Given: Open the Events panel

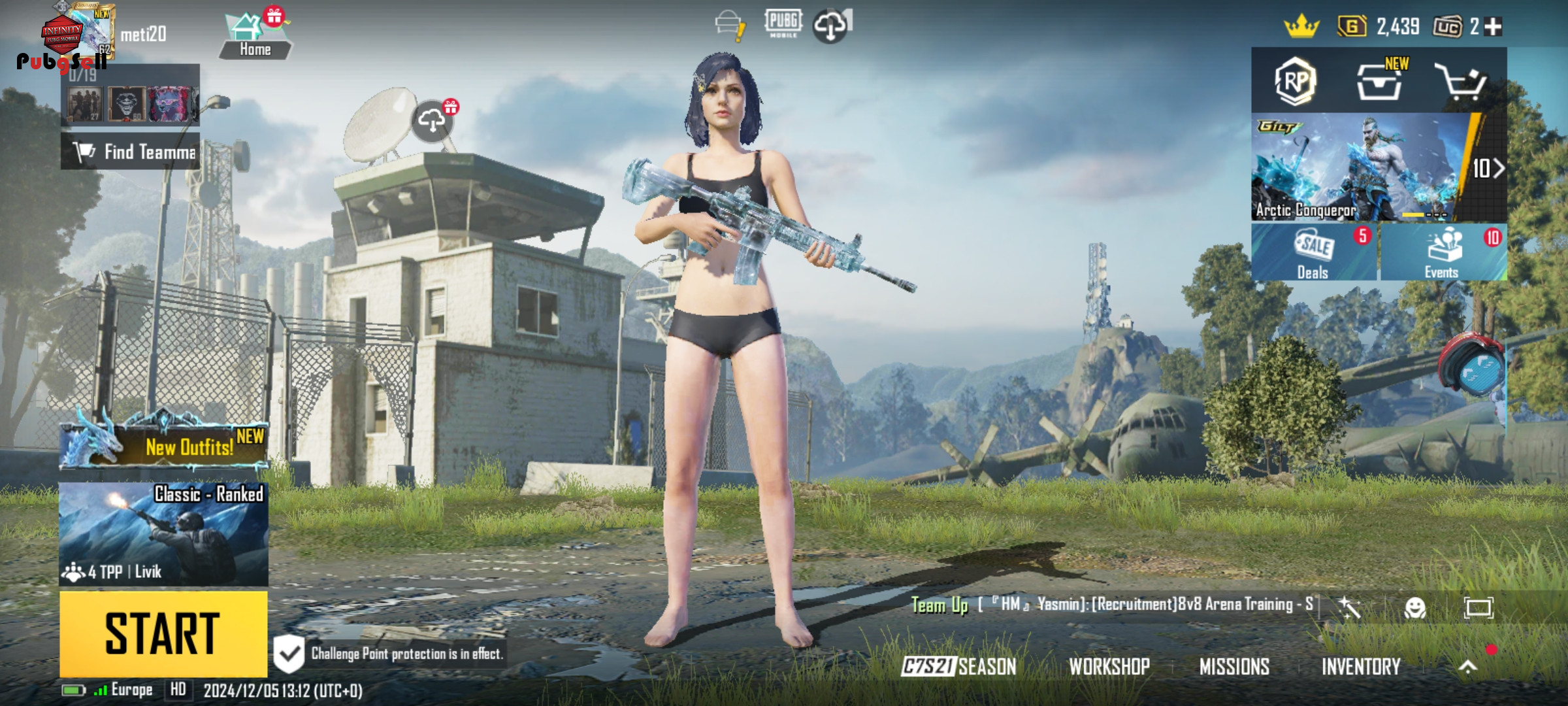Looking at the screenshot, I should pos(1443,253).
